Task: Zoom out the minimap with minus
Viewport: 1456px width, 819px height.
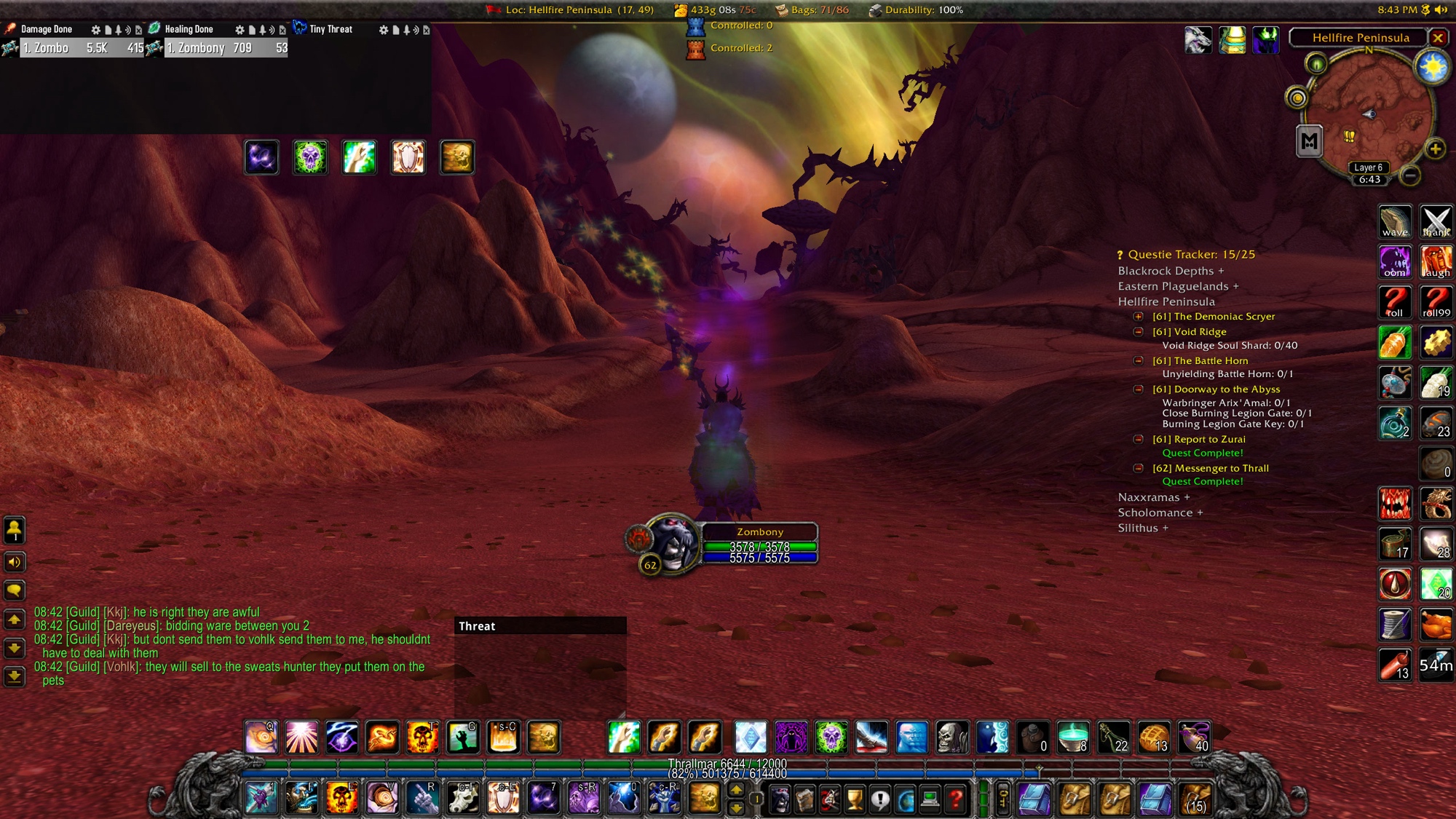Action: tap(1410, 175)
